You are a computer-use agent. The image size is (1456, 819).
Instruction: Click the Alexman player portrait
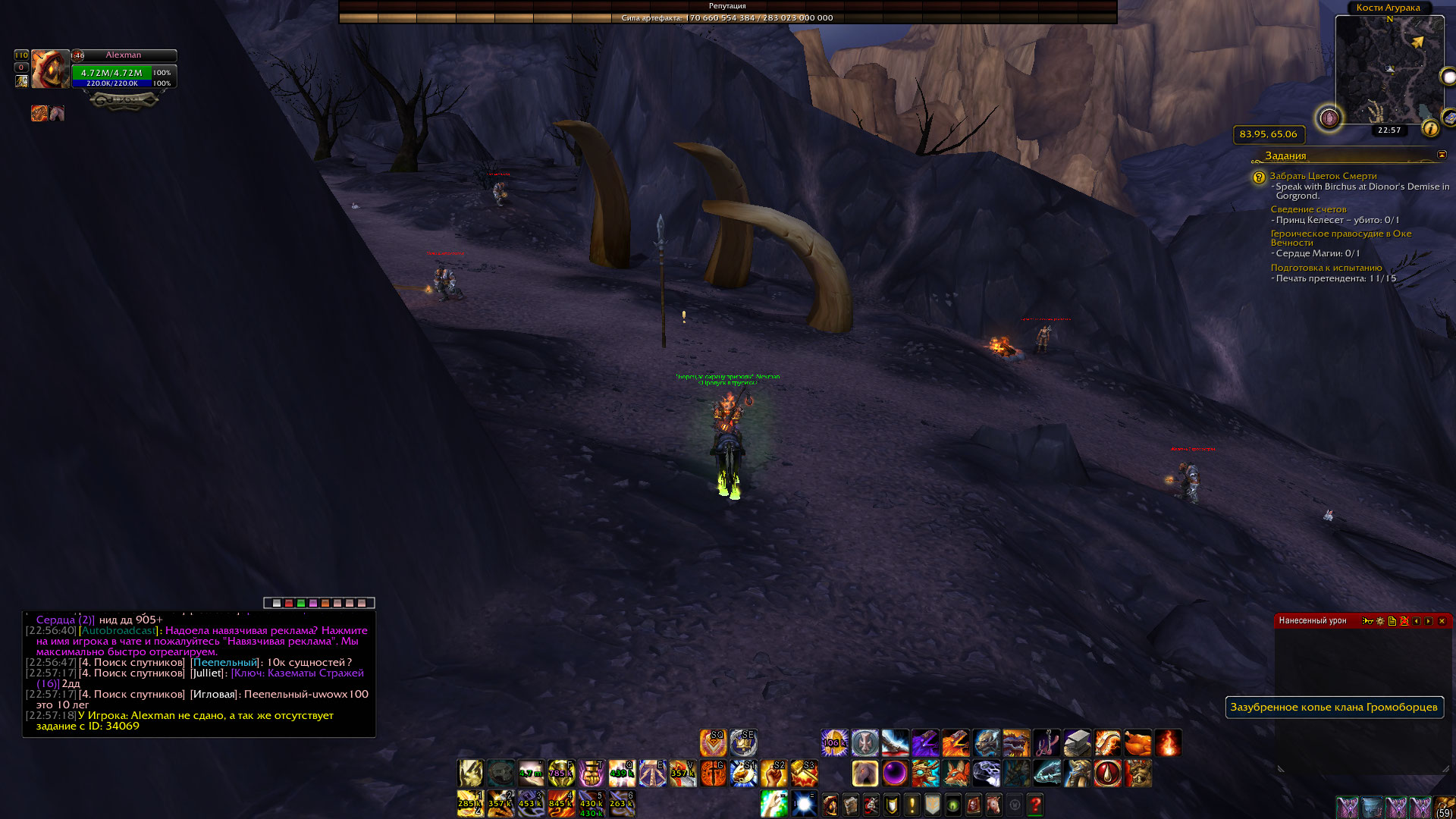50,69
